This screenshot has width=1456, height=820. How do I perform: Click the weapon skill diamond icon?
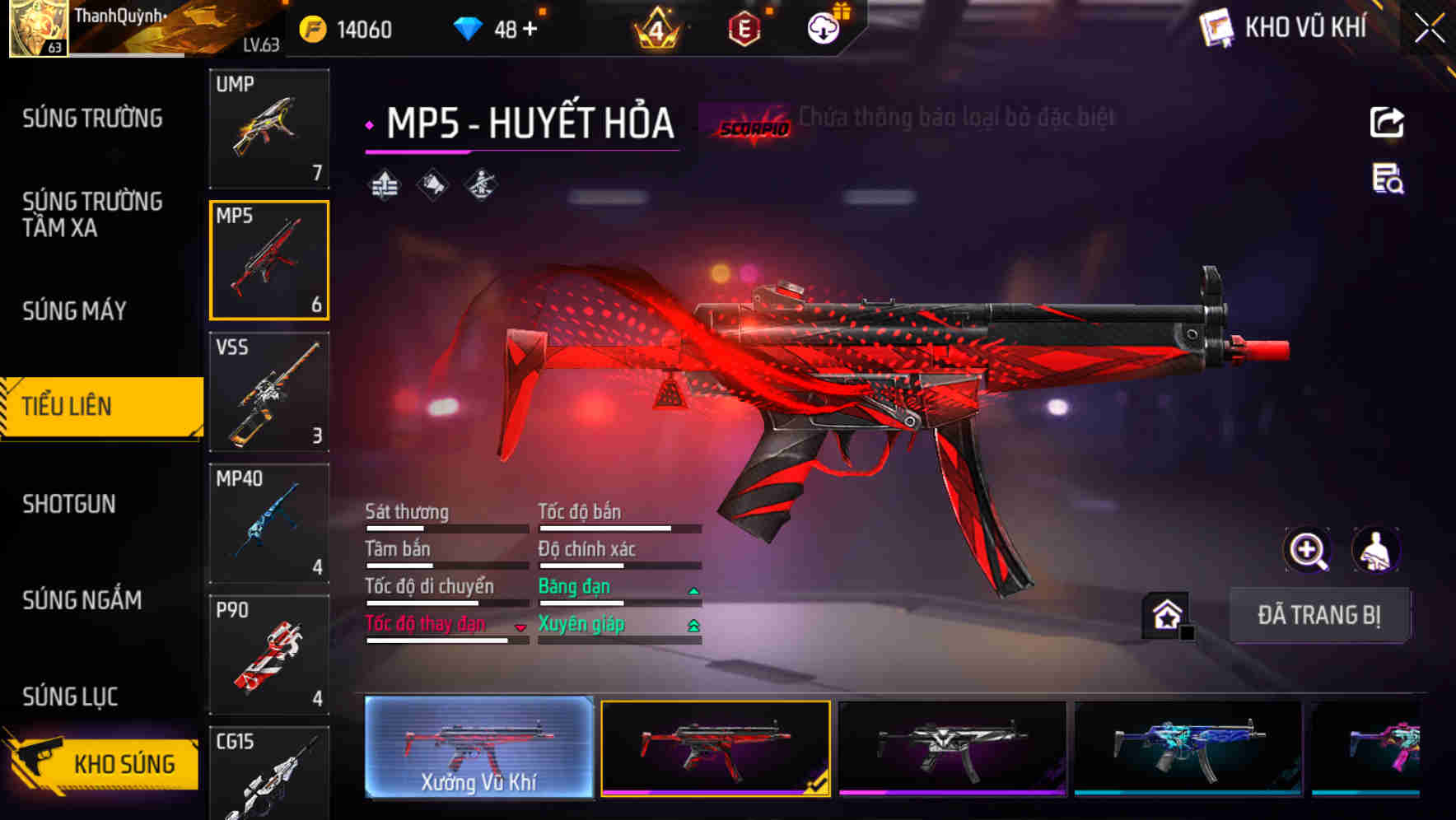tap(480, 184)
